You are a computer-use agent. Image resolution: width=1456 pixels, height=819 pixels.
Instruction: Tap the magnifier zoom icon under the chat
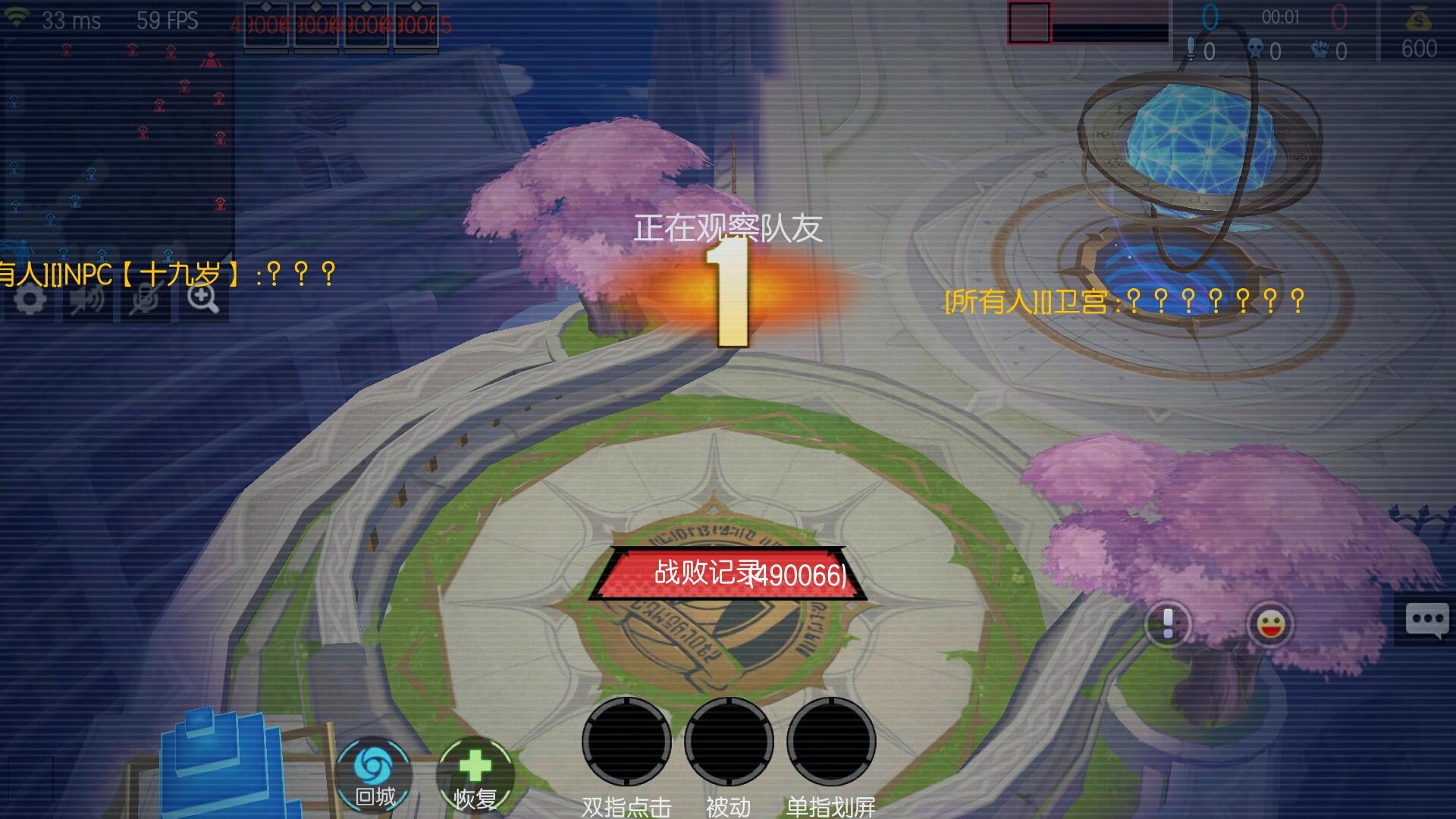(x=202, y=300)
